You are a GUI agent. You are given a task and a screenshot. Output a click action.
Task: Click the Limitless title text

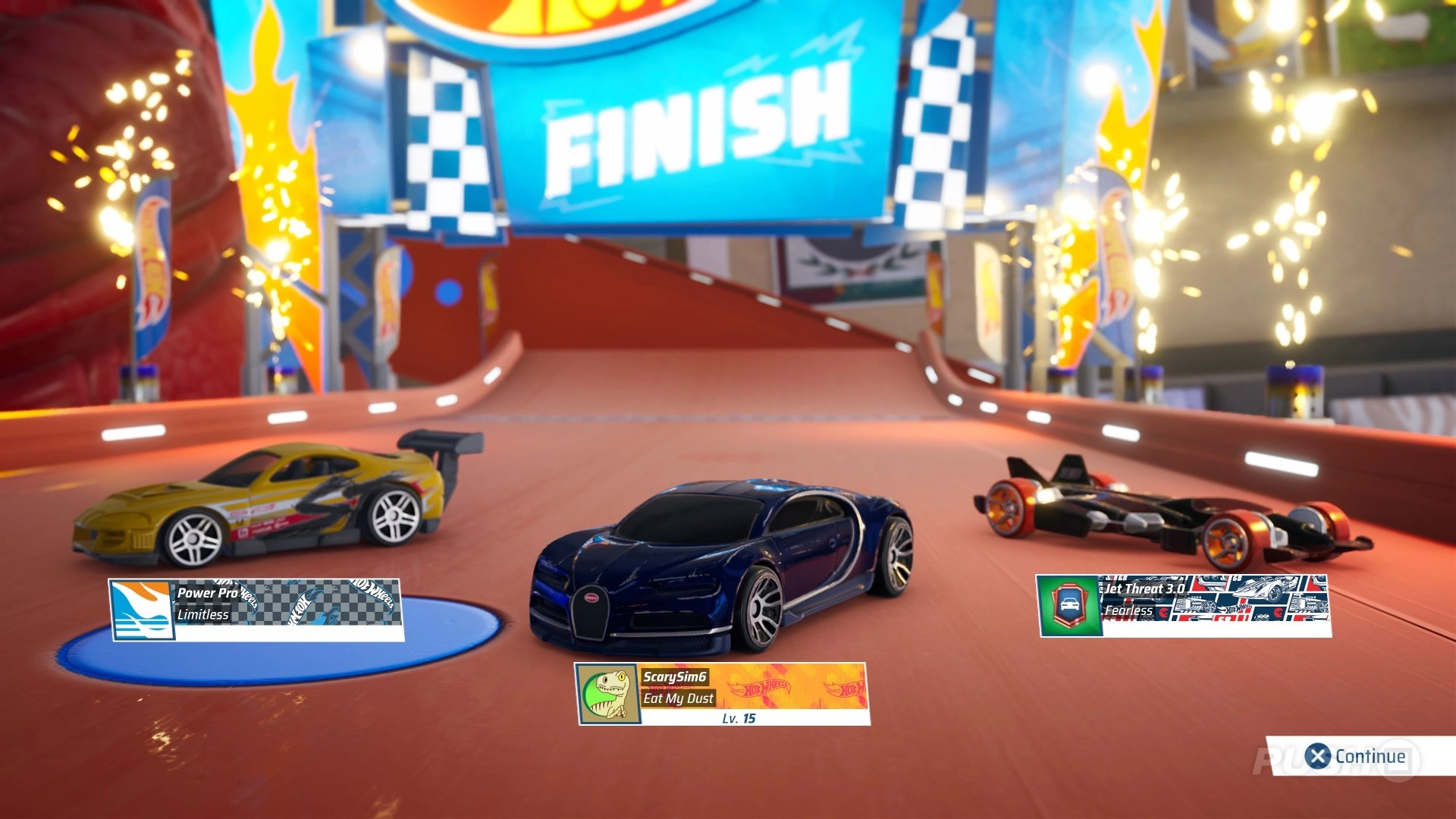pyautogui.click(x=203, y=615)
